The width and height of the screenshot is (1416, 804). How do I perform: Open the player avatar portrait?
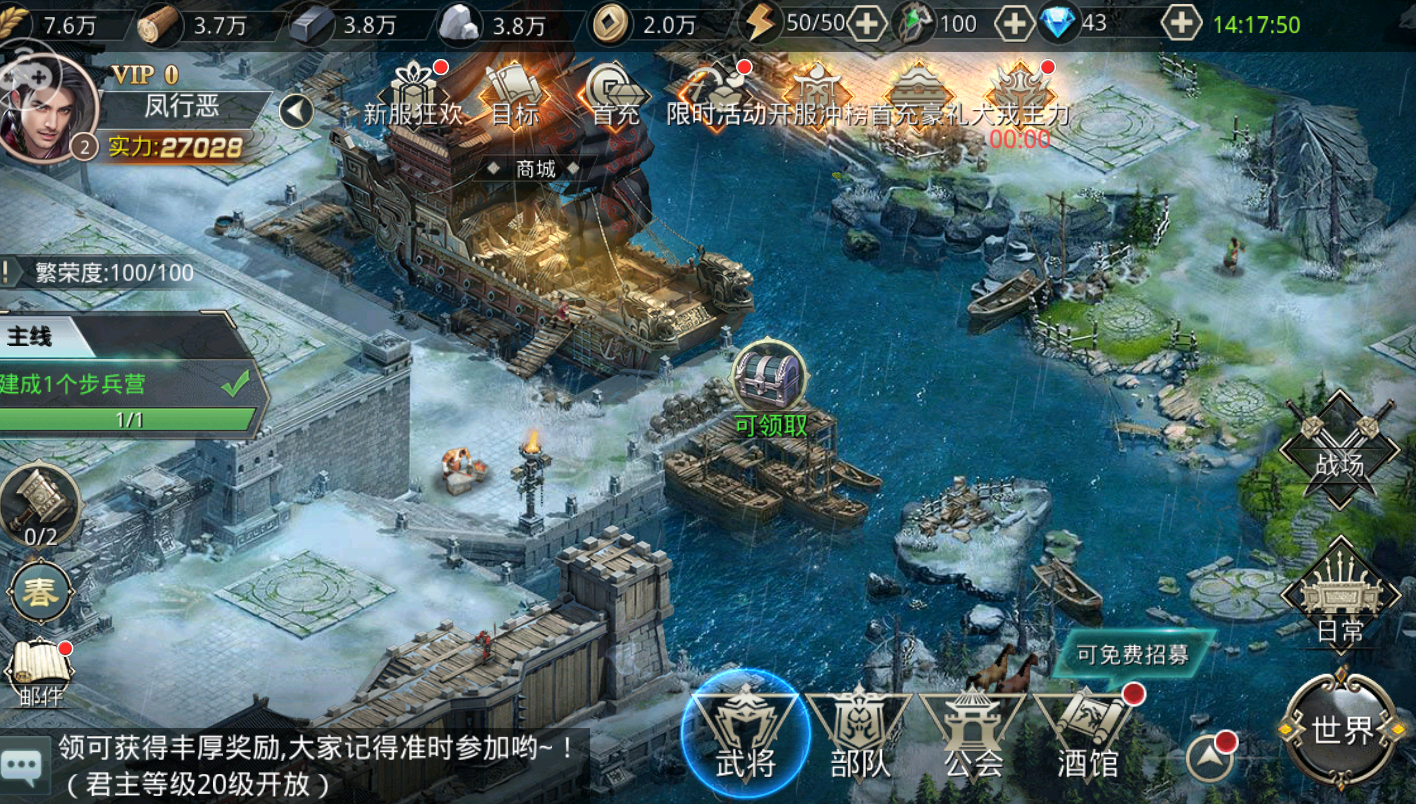(47, 107)
